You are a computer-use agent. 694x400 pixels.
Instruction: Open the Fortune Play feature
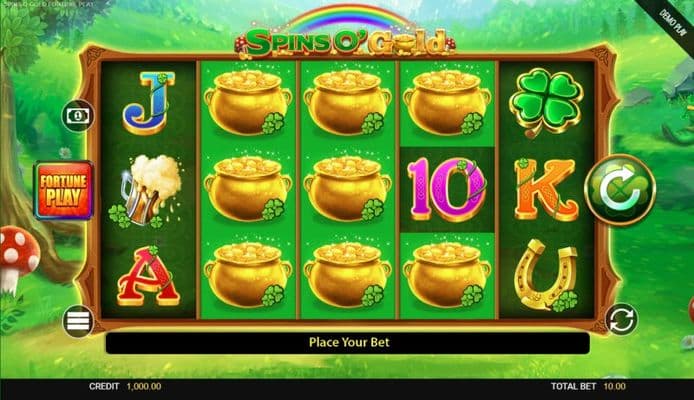pos(65,190)
